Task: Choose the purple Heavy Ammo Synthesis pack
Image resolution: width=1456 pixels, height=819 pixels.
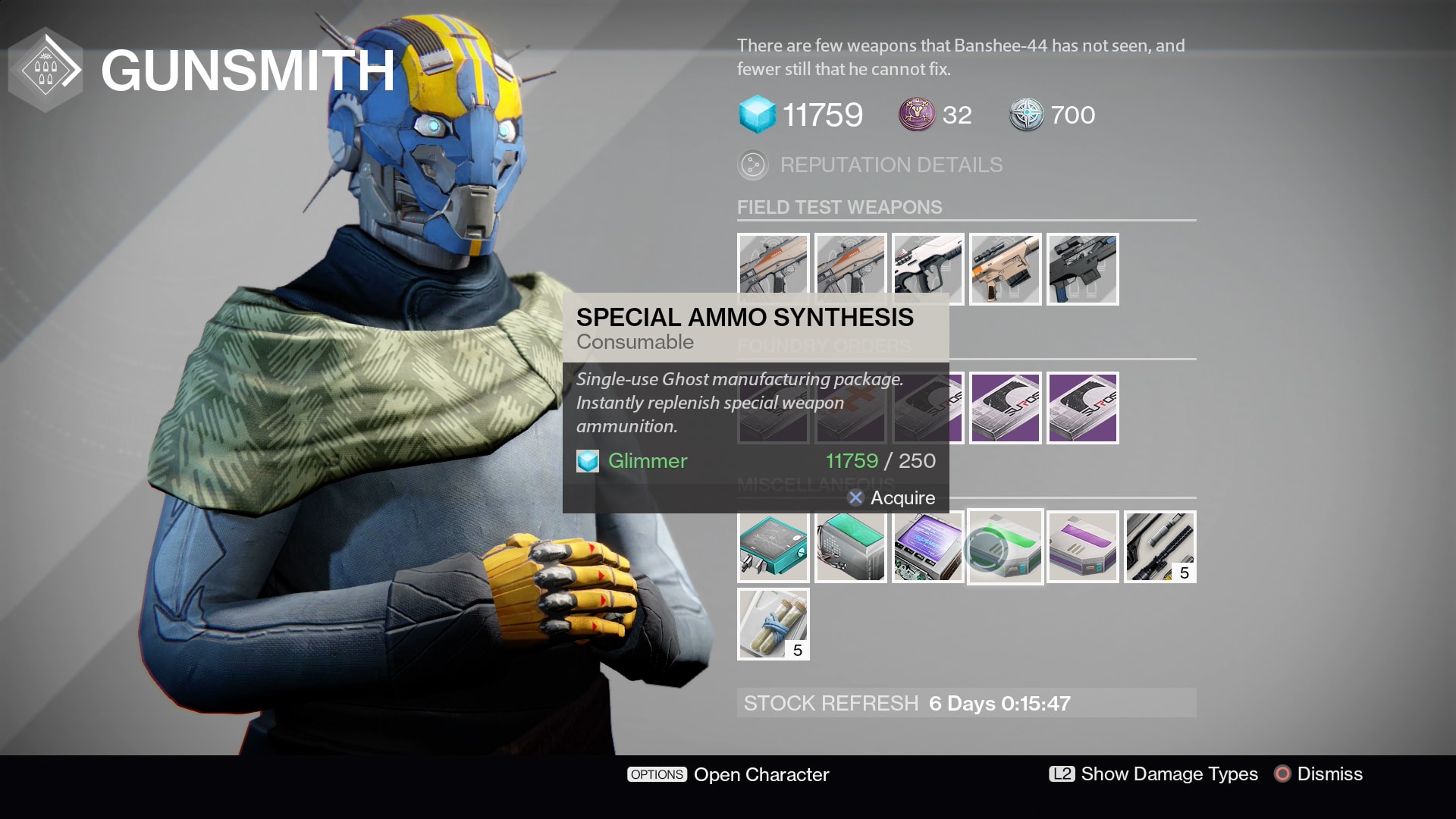Action: click(1082, 547)
